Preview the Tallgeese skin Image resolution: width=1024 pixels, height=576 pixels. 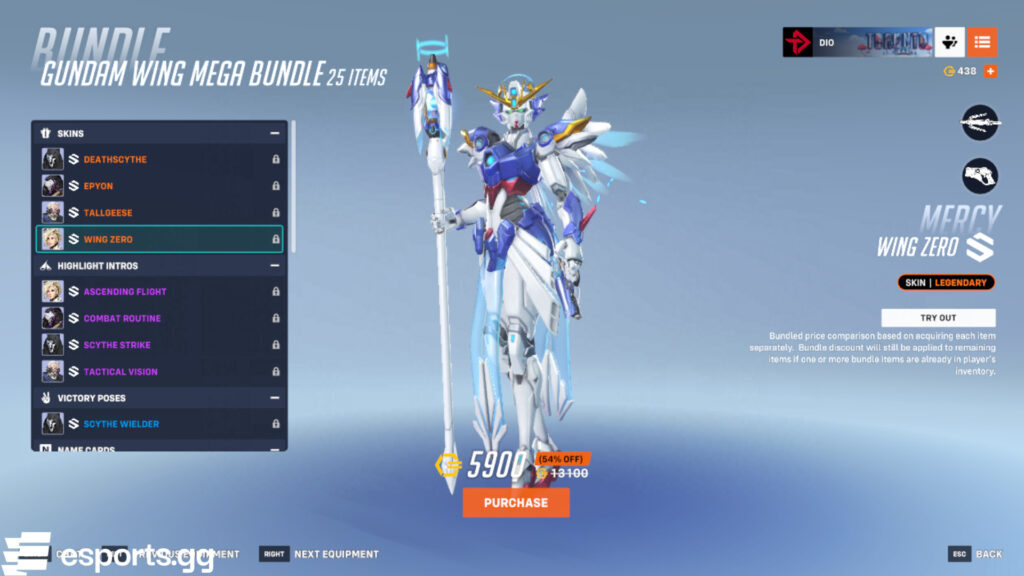pyautogui.click(x=160, y=212)
